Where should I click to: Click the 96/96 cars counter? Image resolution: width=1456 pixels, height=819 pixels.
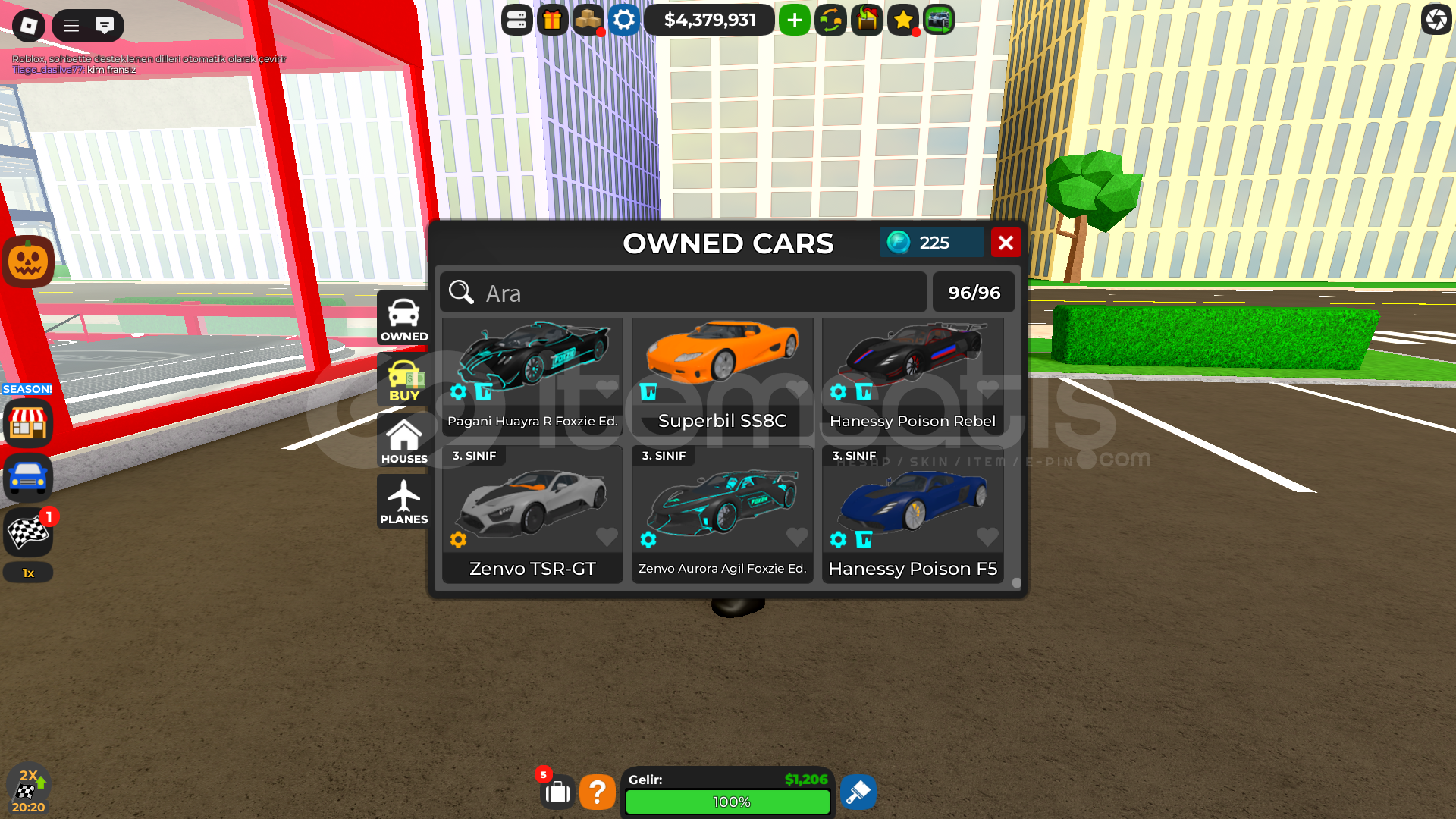coord(974,292)
